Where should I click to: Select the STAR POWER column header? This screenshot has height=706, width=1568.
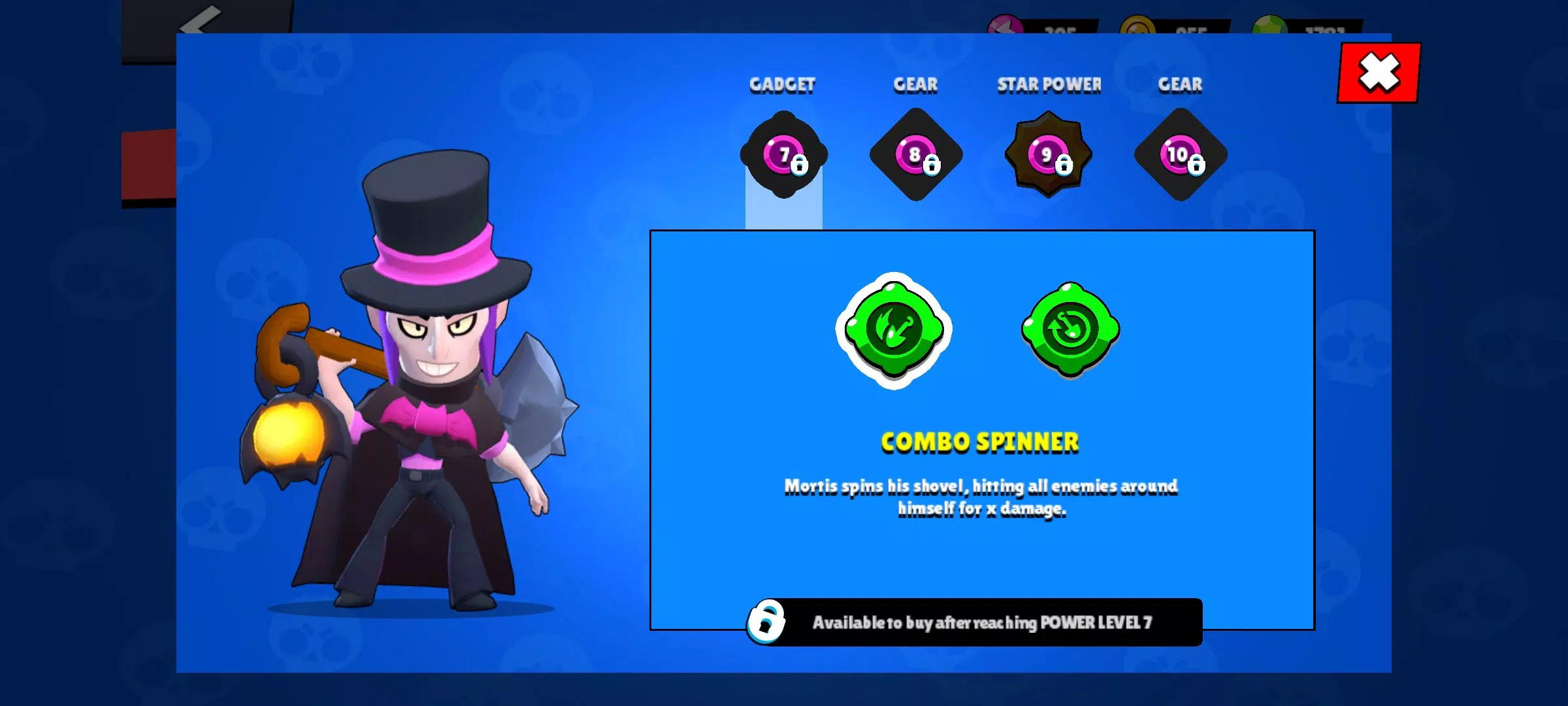tap(1048, 84)
